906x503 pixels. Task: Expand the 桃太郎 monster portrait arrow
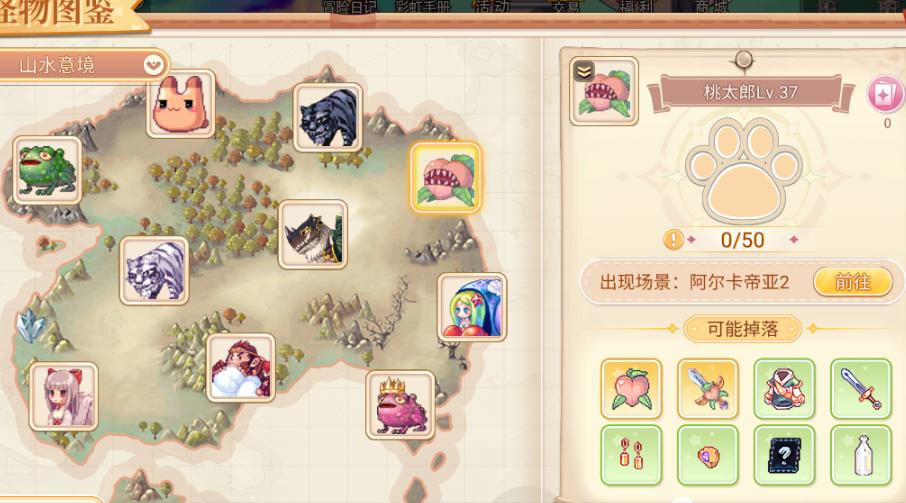[584, 70]
